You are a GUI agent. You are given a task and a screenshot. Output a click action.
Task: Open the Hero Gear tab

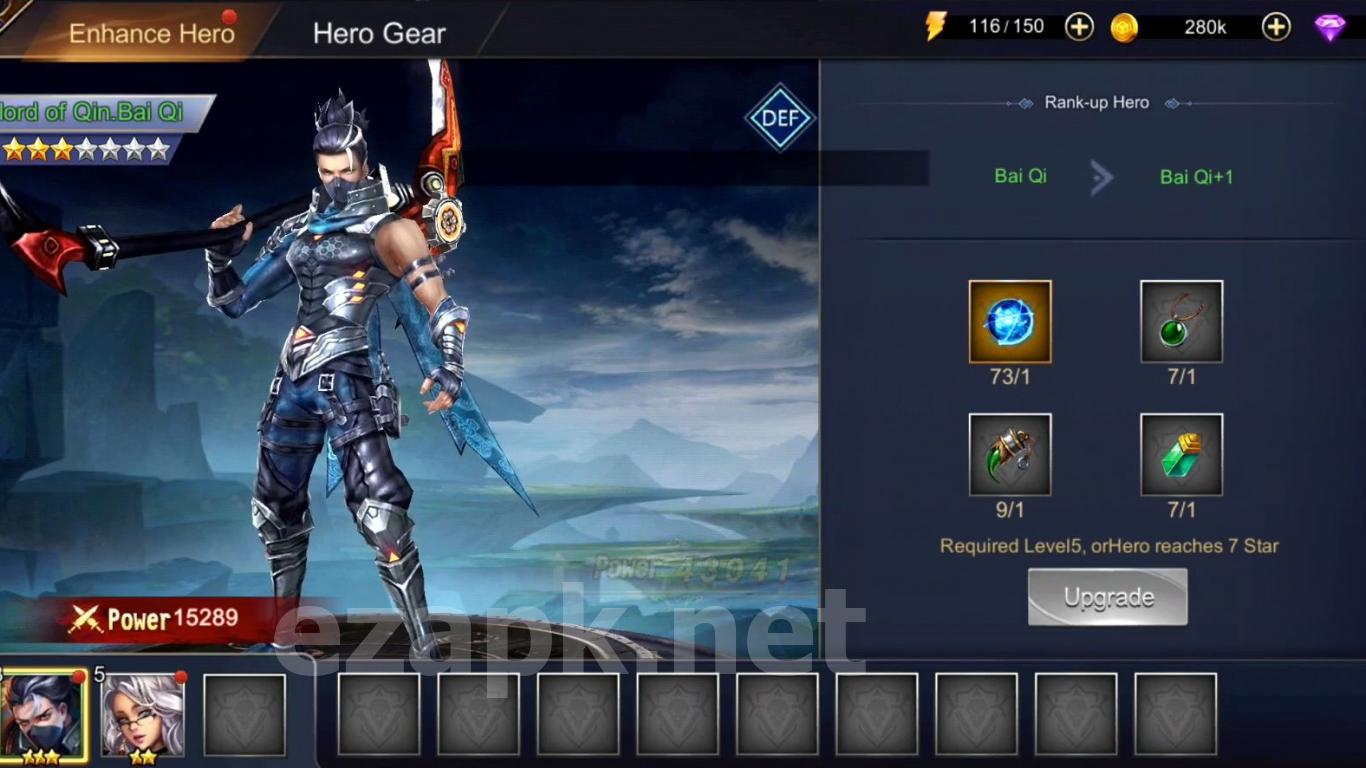coord(379,33)
